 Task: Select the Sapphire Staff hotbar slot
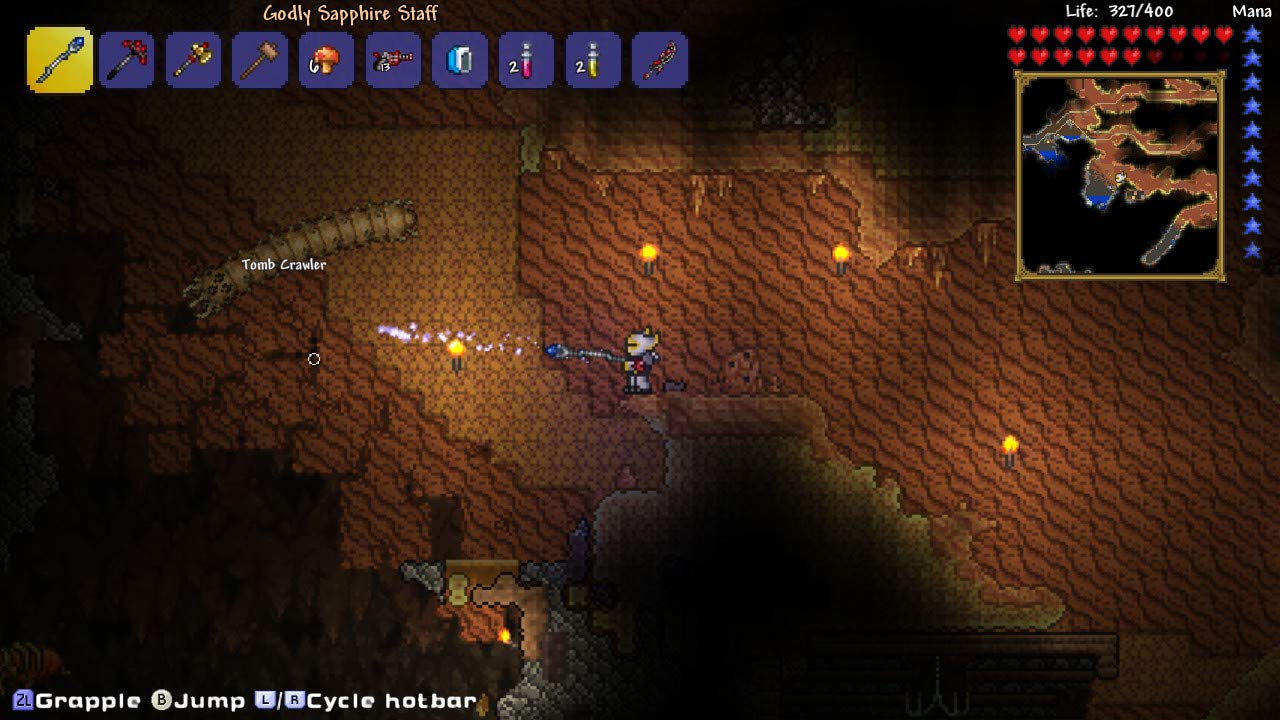[60, 60]
